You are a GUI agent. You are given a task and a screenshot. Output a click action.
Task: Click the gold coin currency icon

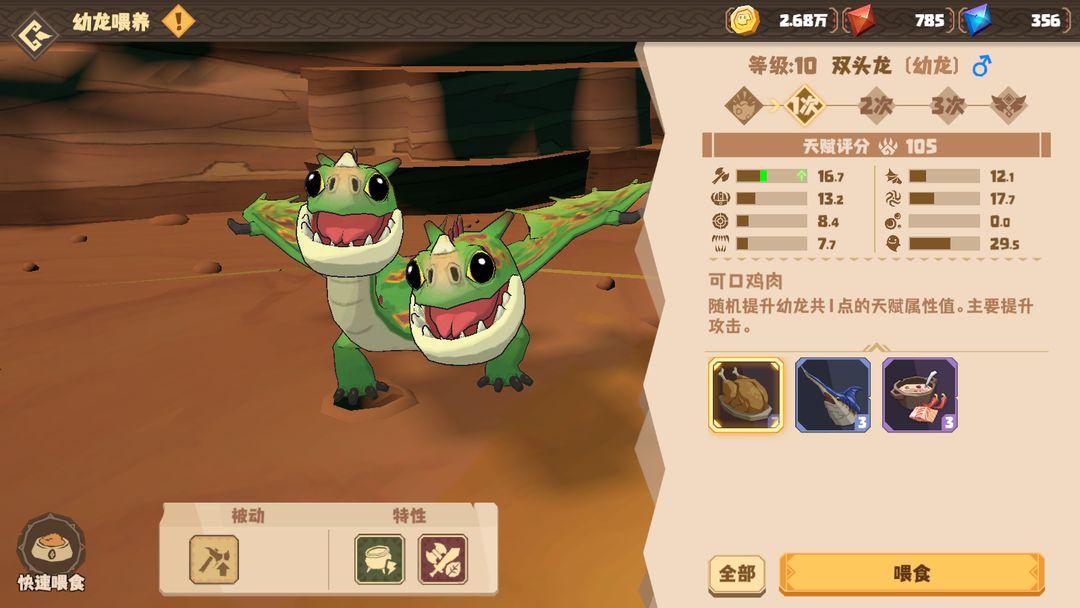coord(743,20)
